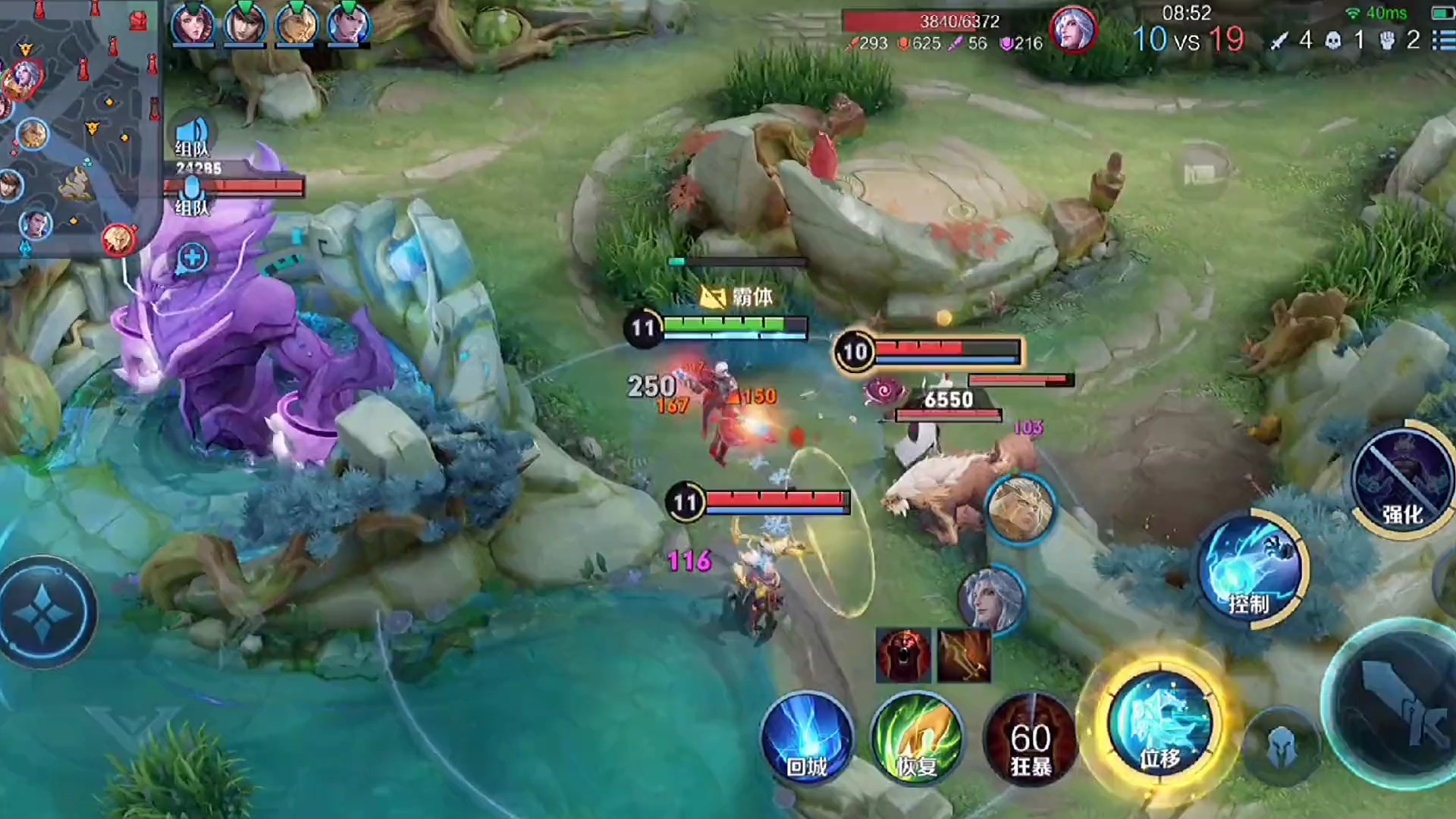
Task: Target the white-haired hero portrait by the skills
Action: [x=991, y=598]
